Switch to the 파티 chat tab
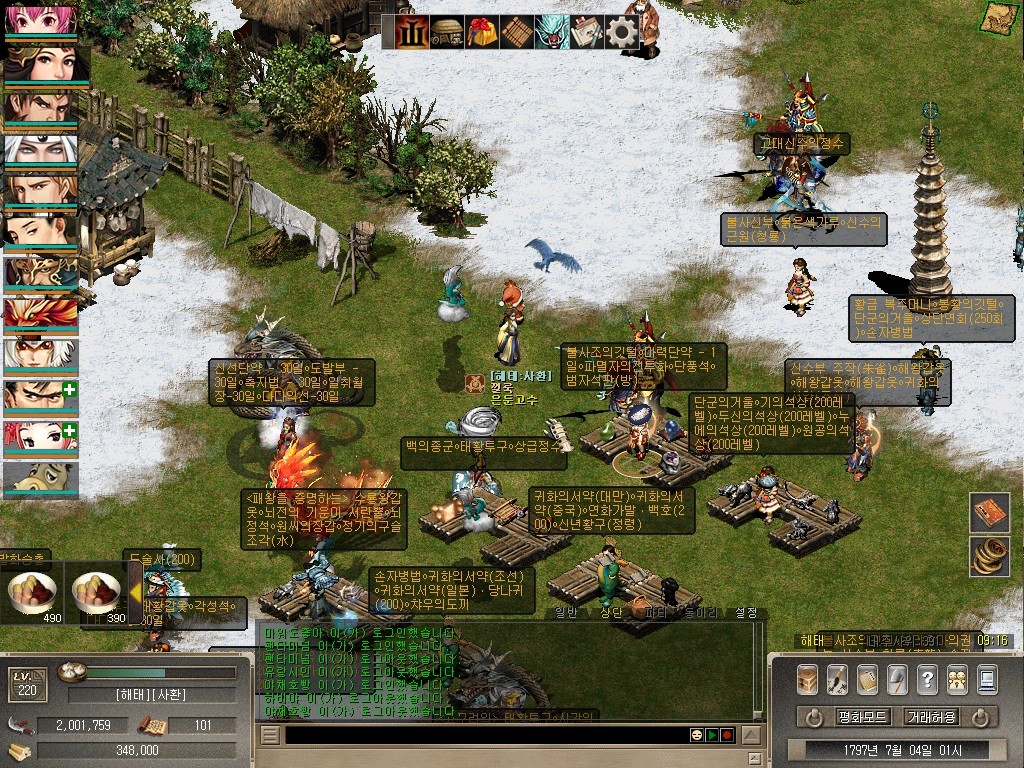 coord(656,612)
